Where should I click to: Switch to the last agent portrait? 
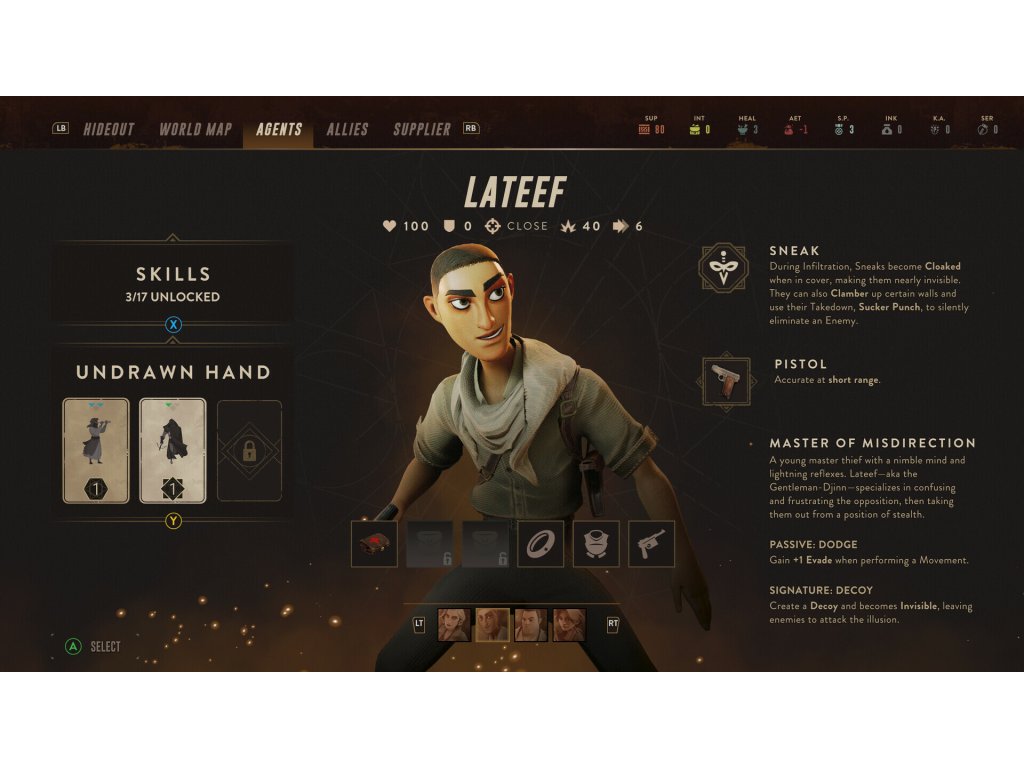(569, 625)
